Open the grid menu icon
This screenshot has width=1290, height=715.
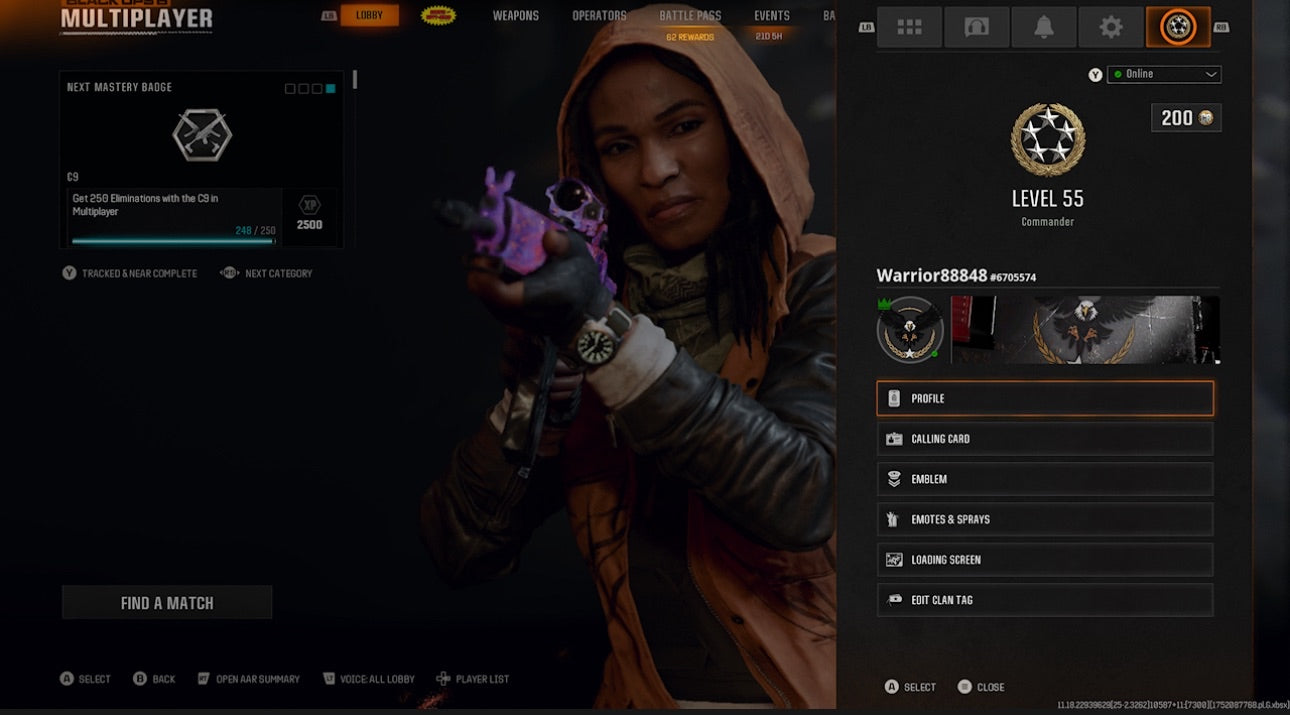(x=909, y=28)
